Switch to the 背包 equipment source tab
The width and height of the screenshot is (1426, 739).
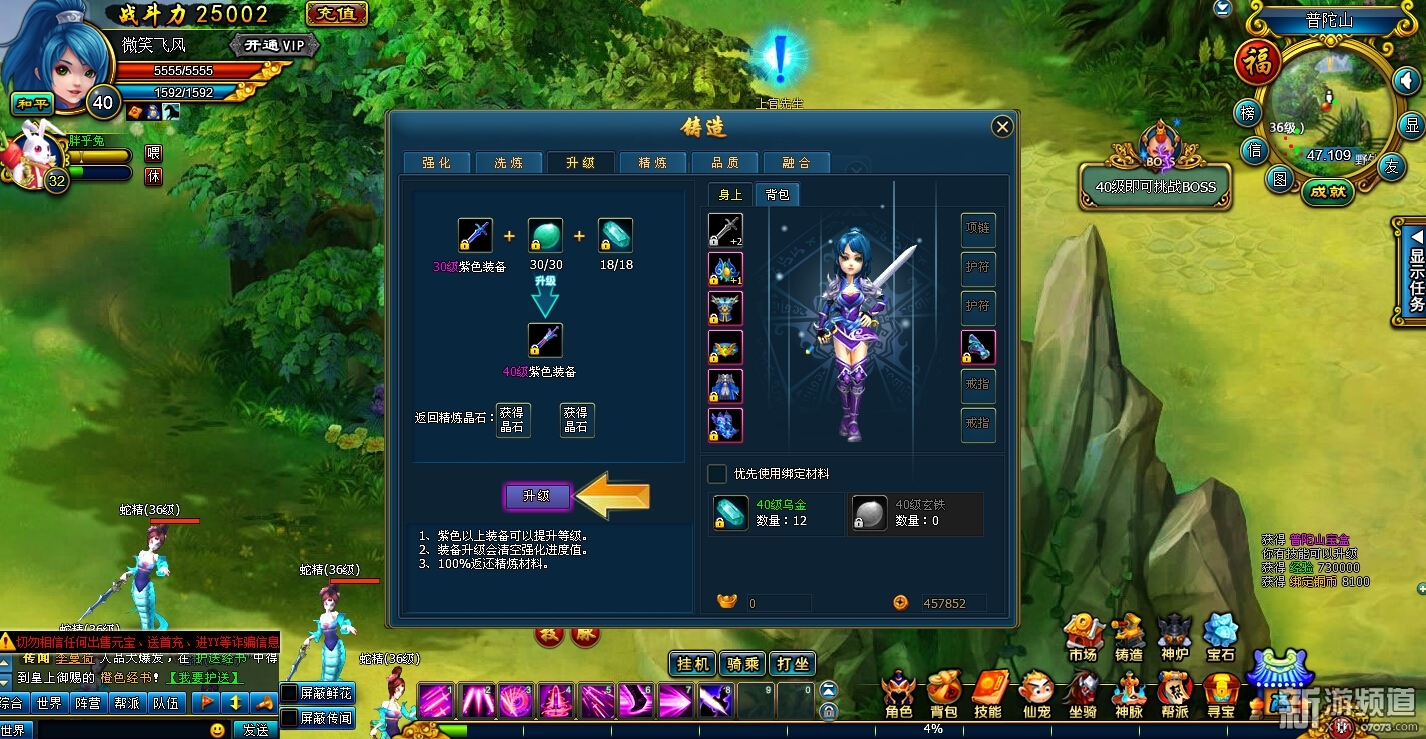(x=777, y=195)
